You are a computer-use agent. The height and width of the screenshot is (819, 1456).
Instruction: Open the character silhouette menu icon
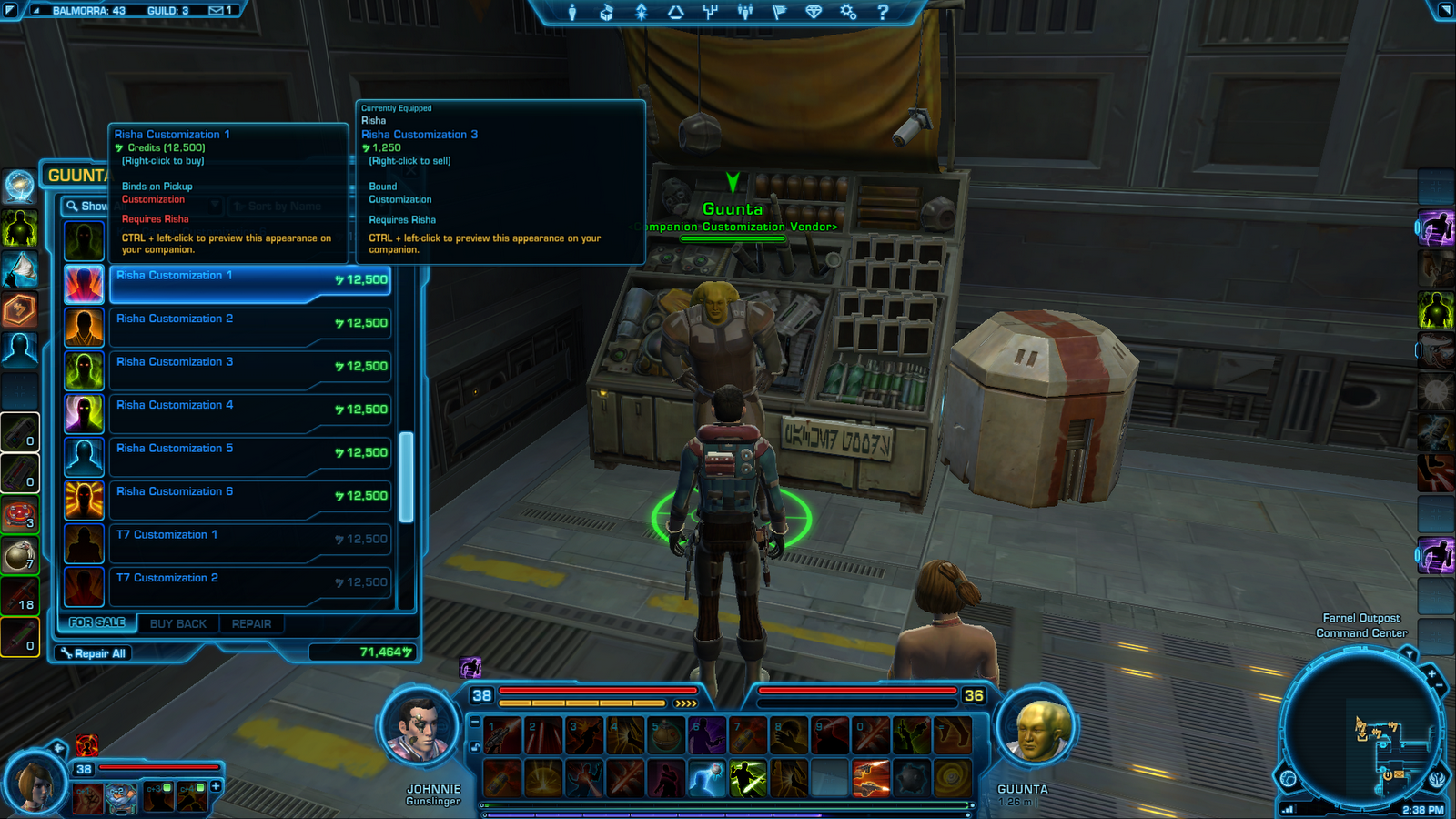[x=572, y=12]
